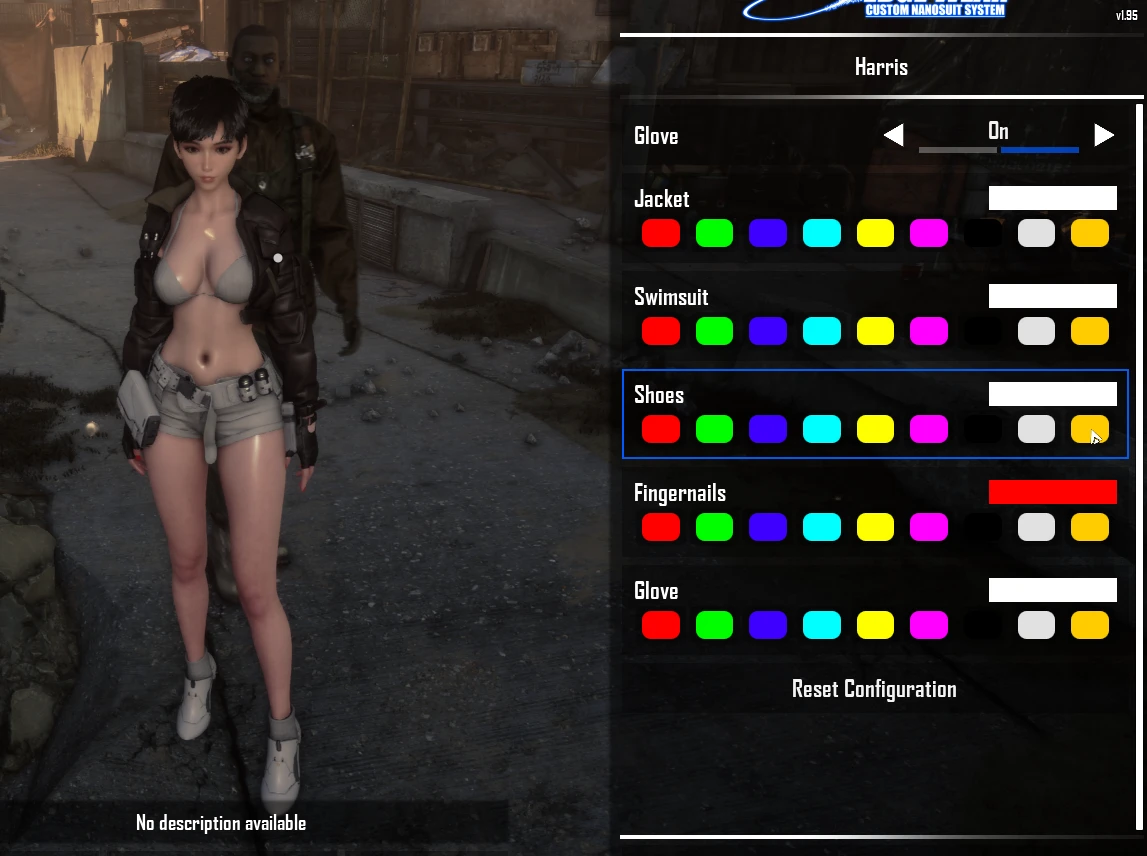Image resolution: width=1147 pixels, height=856 pixels.
Task: Pick the orange Jacket color swatch
Action: point(1090,233)
